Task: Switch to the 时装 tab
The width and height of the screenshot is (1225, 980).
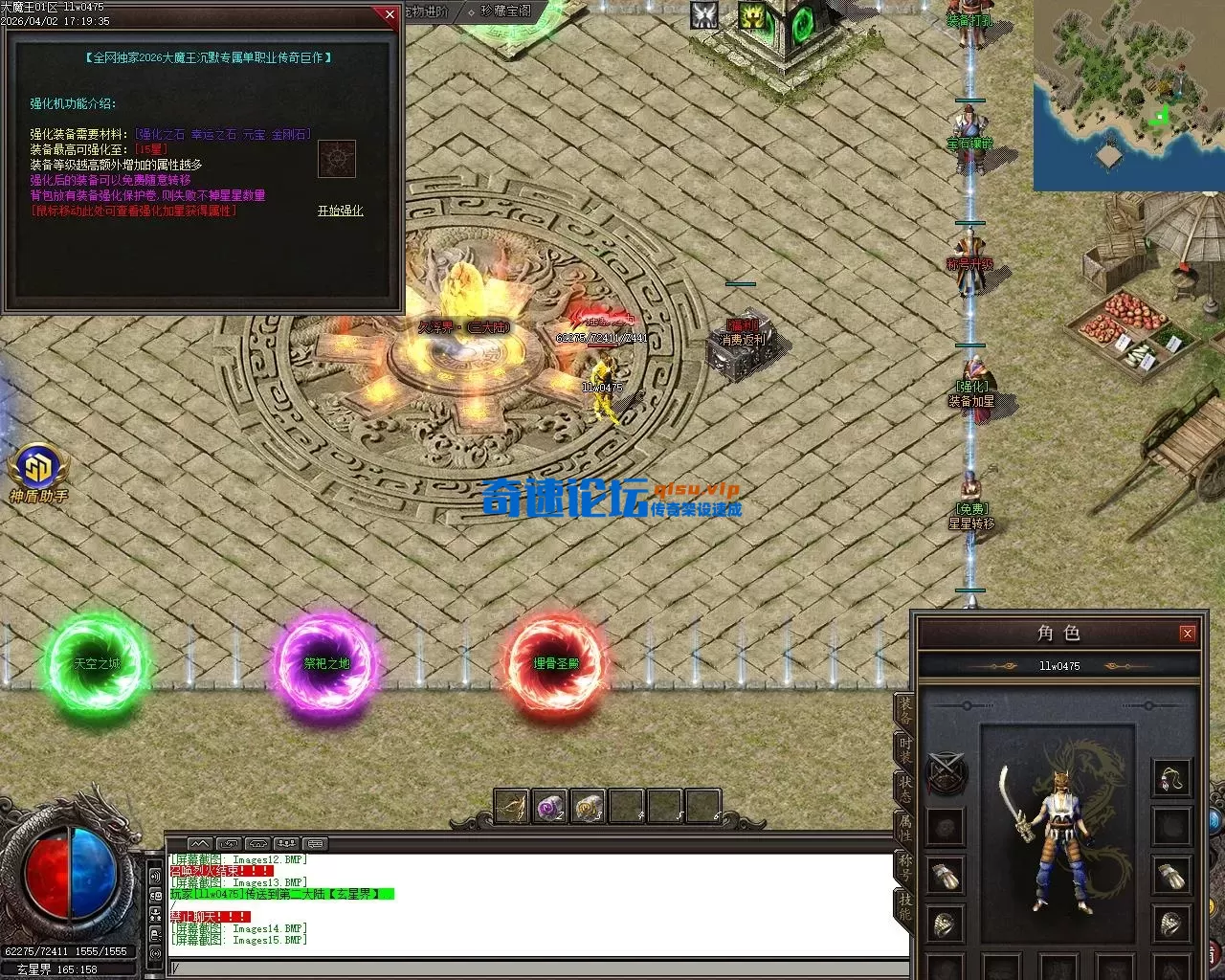Action: coord(905,748)
